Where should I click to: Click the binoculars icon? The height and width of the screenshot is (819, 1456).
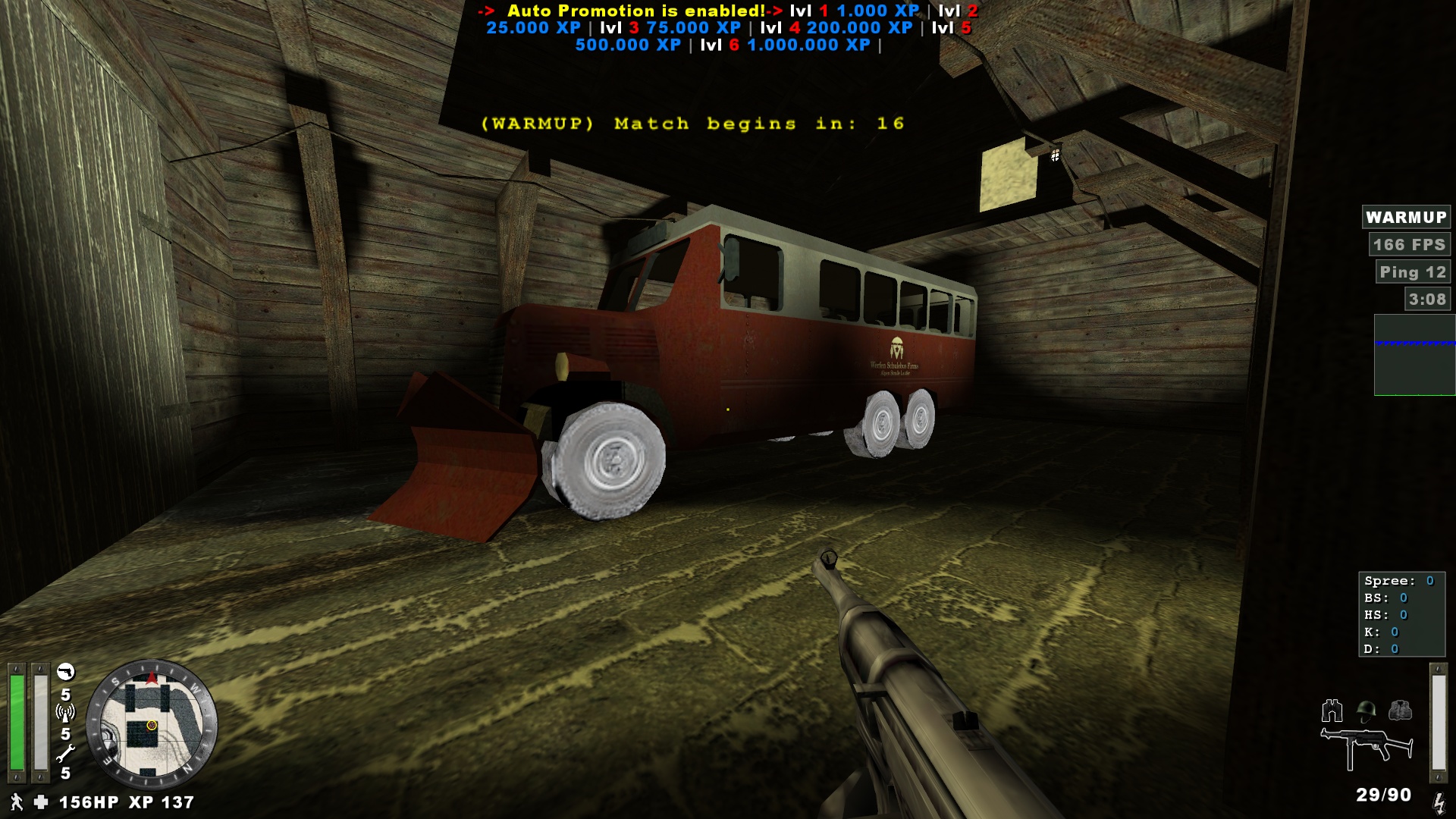point(1332,711)
